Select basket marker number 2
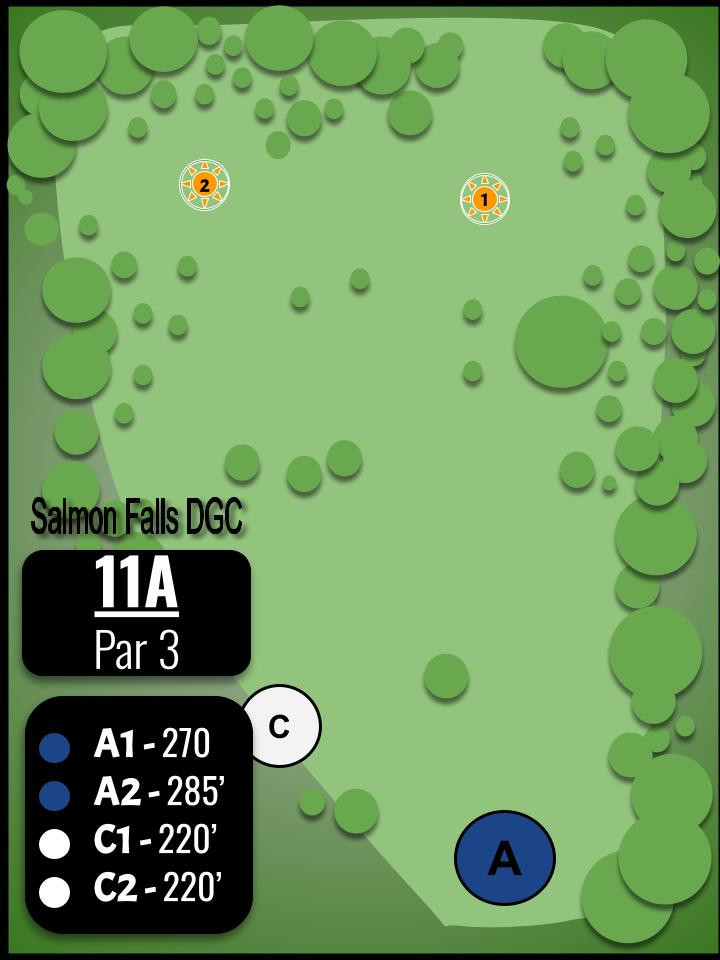This screenshot has width=720, height=960. click(205, 184)
